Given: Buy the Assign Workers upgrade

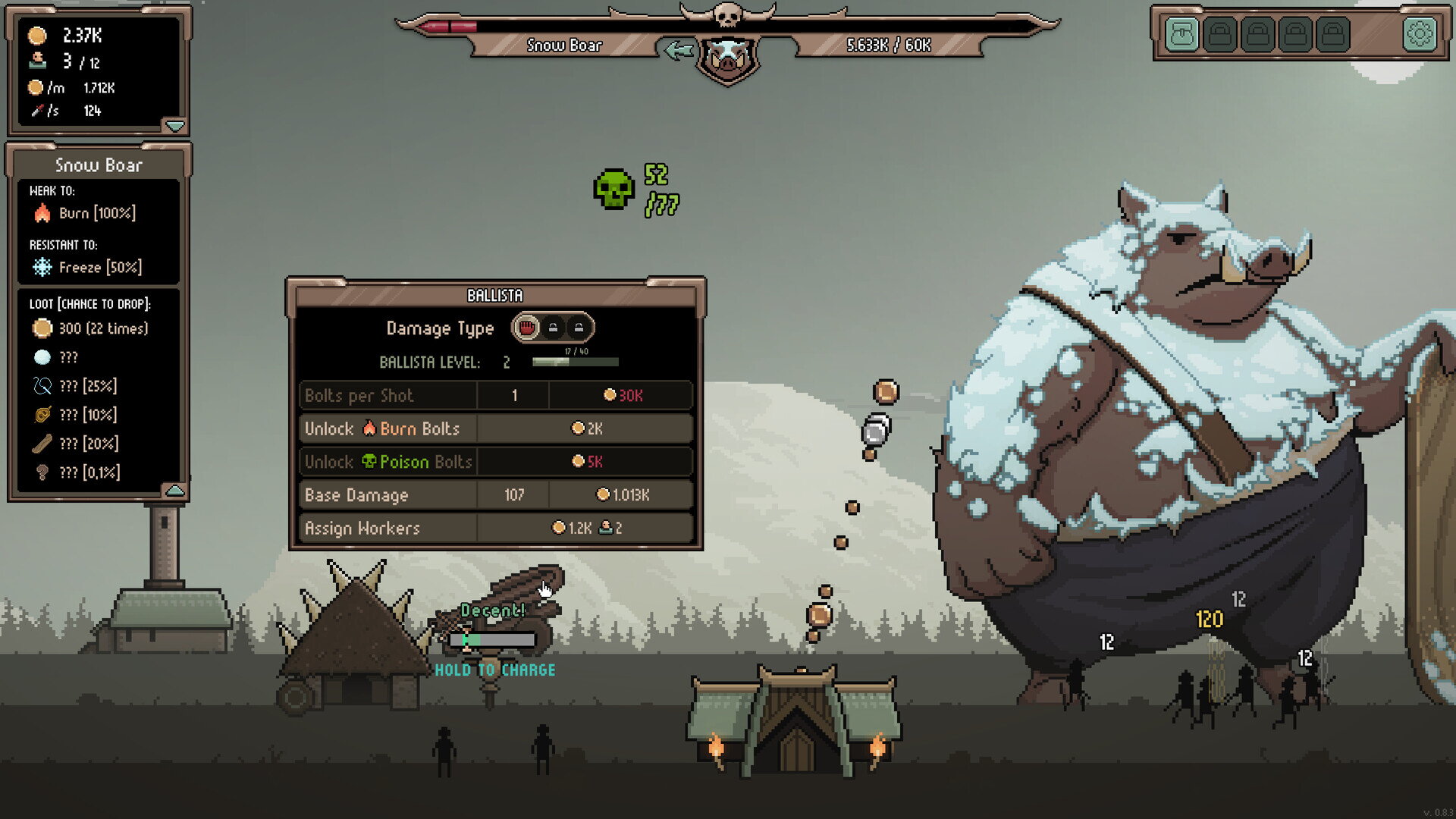Looking at the screenshot, I should (585, 528).
